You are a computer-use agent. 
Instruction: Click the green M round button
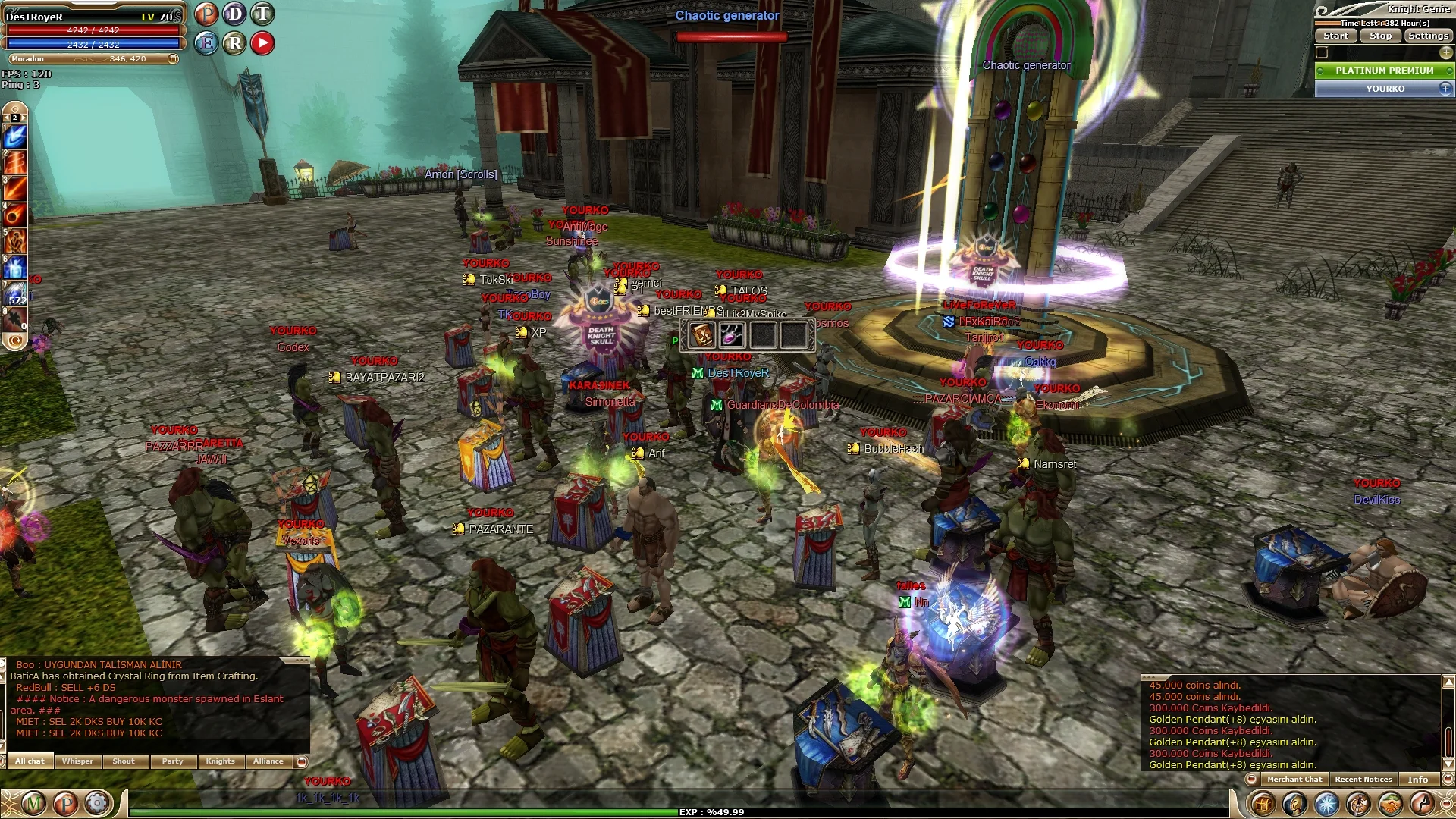tap(33, 803)
